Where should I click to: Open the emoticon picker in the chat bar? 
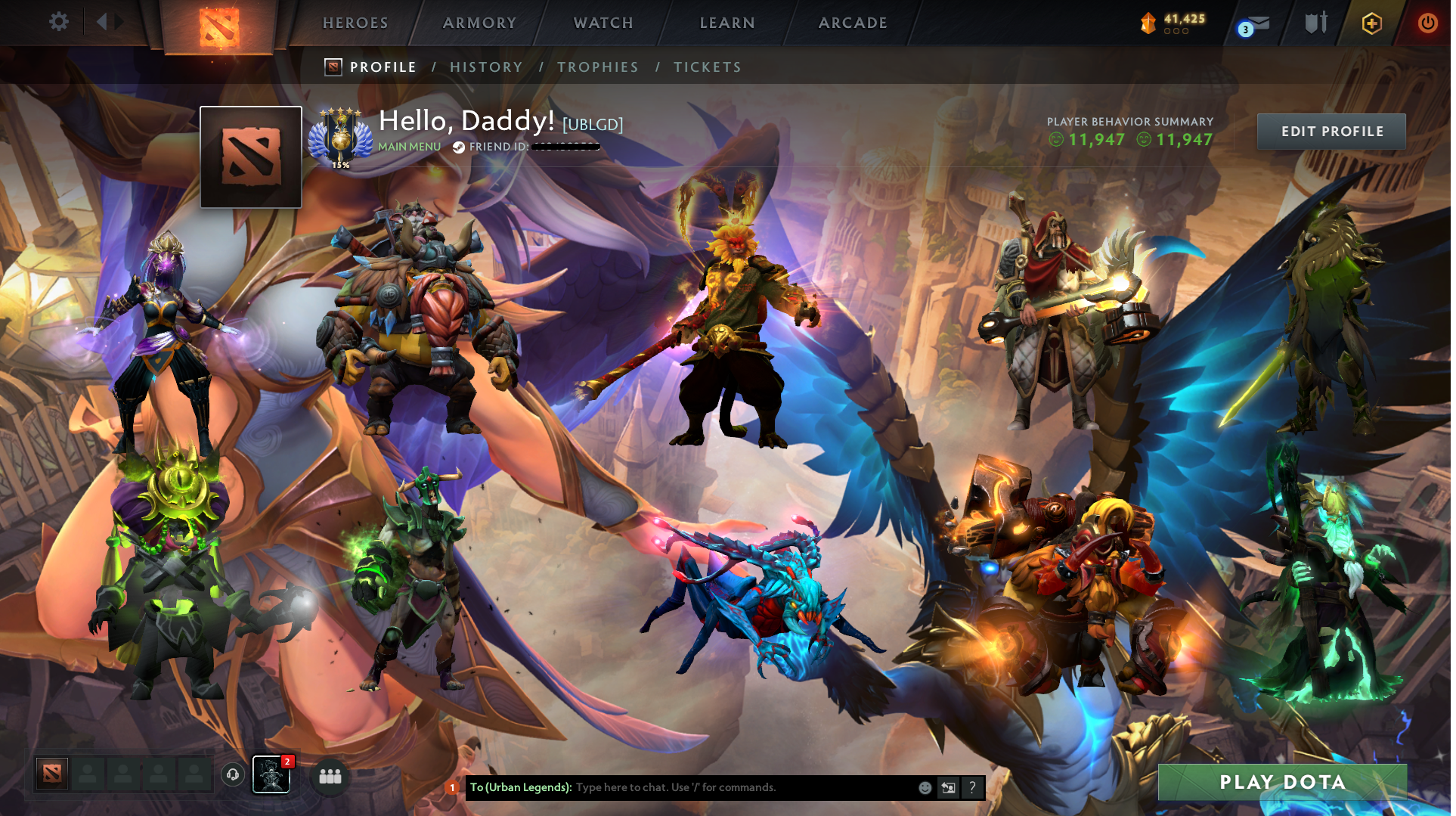tap(925, 787)
